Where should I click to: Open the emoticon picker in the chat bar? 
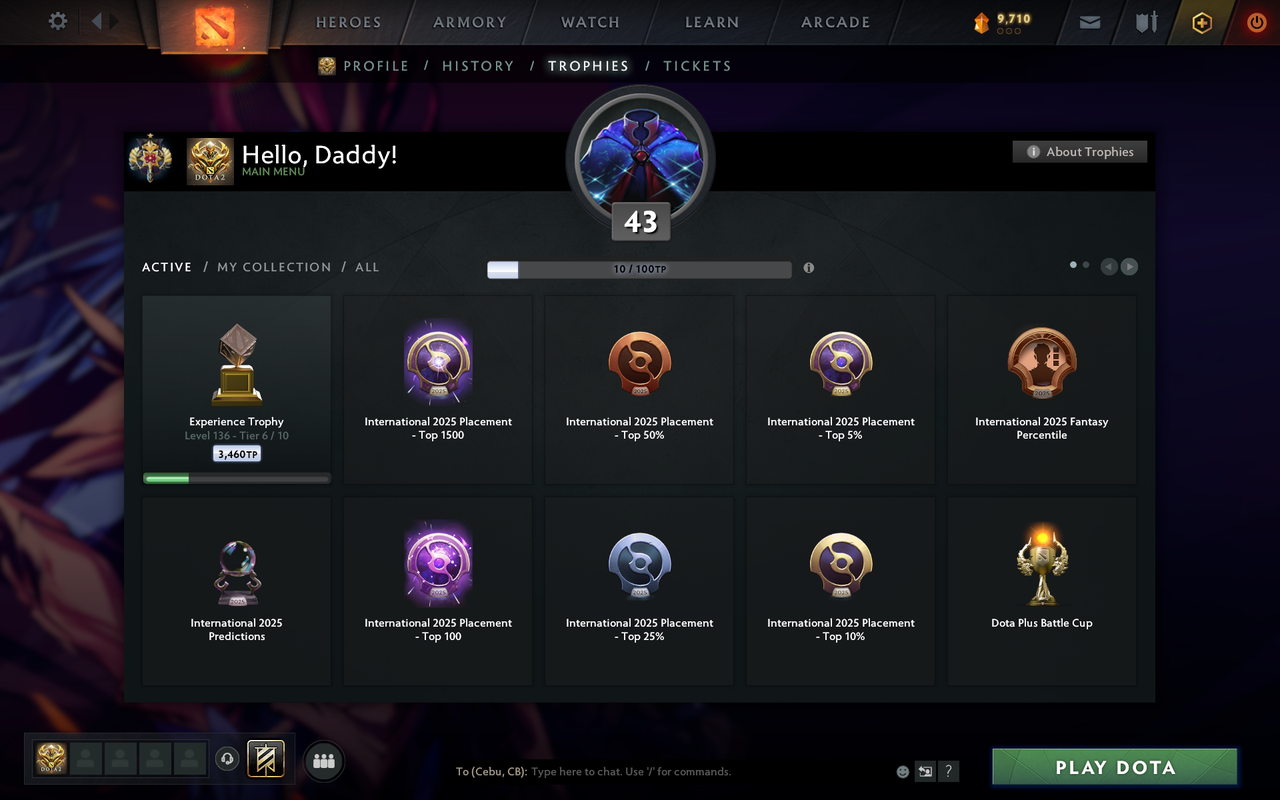901,771
